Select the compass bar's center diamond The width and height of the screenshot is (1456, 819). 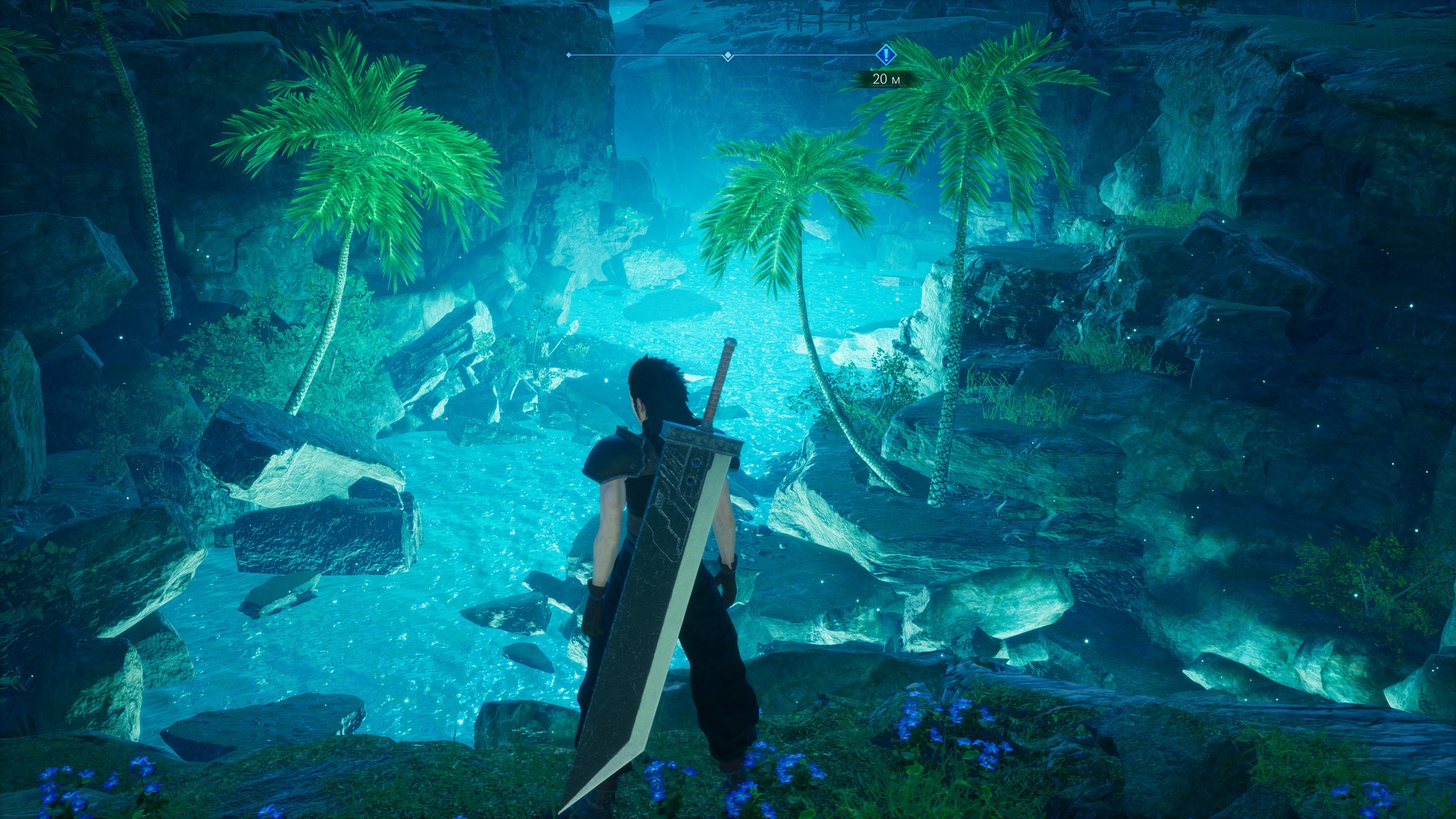point(727,56)
